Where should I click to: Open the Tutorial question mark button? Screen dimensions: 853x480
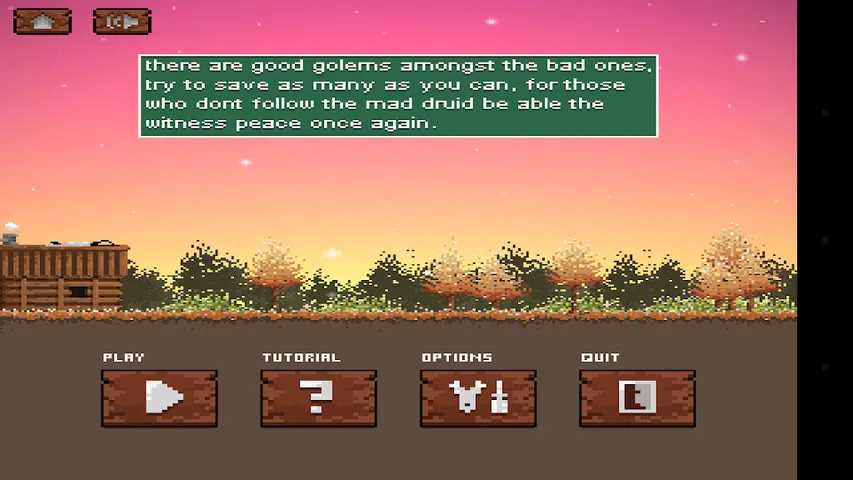pos(318,398)
